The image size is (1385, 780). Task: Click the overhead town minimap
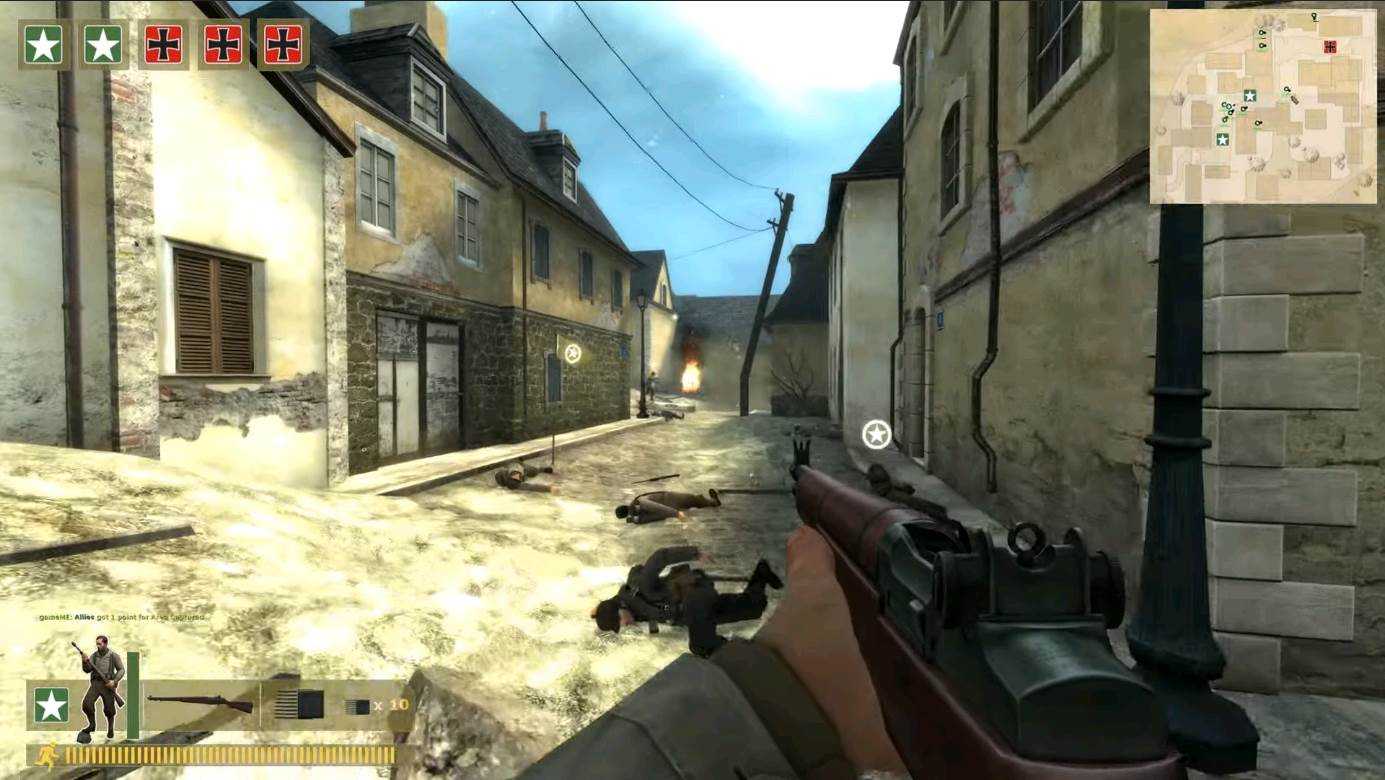[1265, 106]
